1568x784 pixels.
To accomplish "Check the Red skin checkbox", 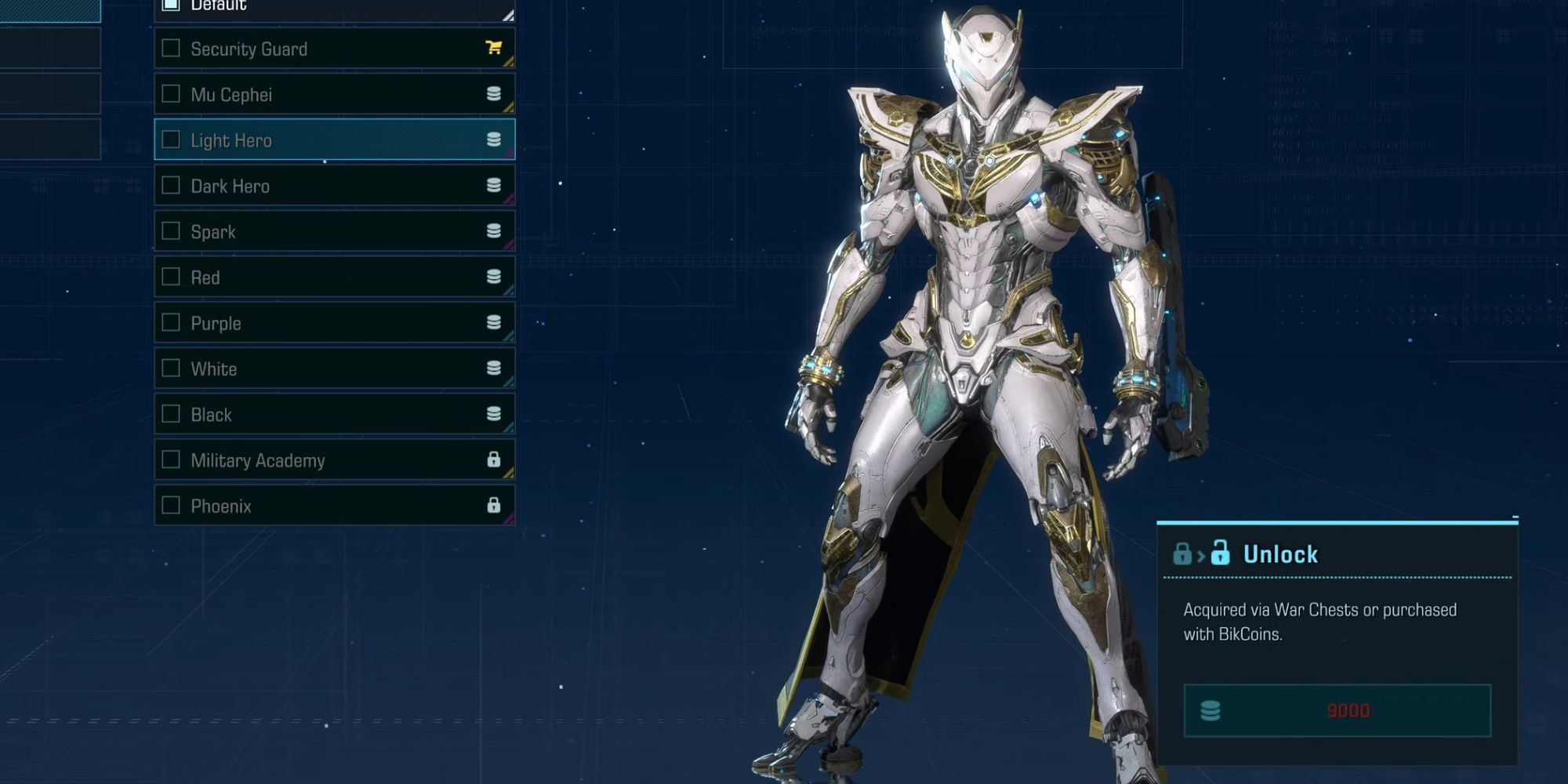I will [x=171, y=277].
